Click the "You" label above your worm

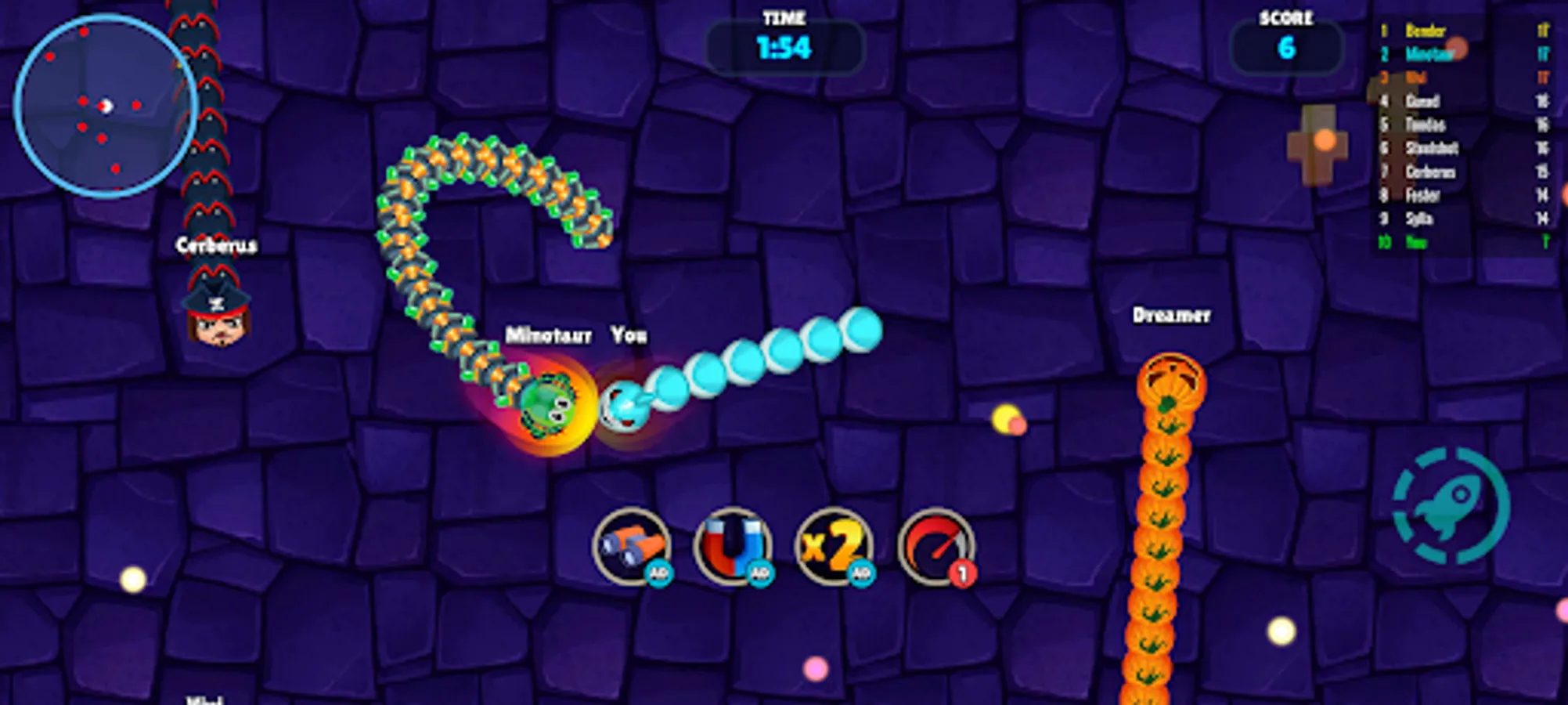click(628, 334)
